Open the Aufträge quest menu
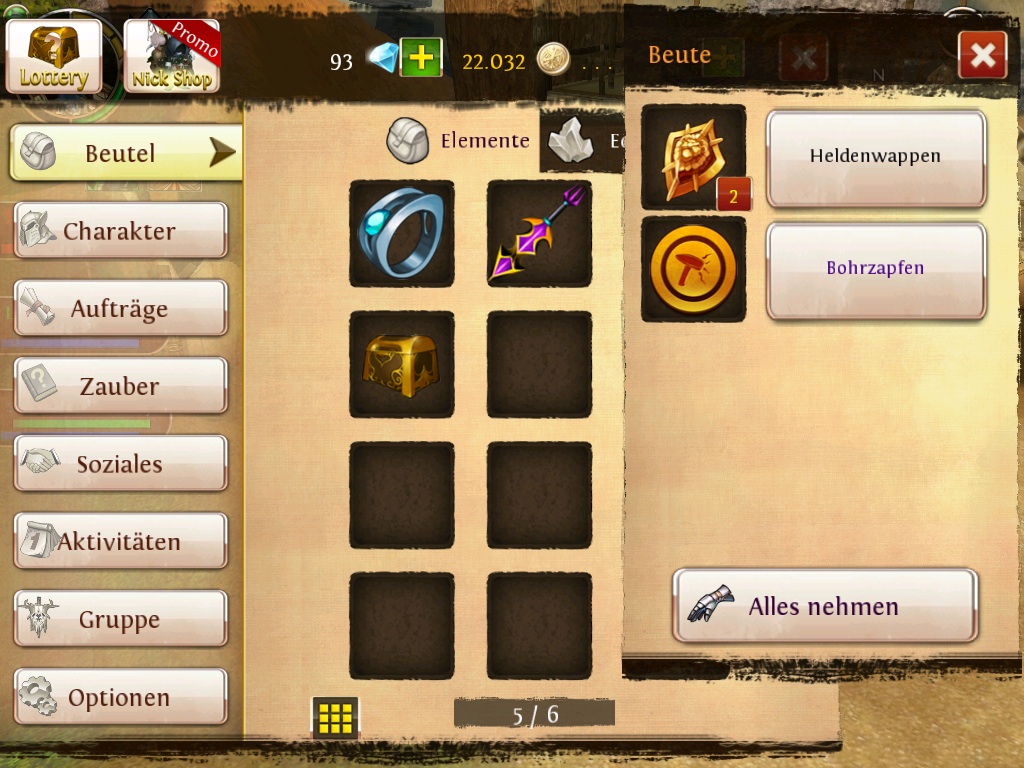The height and width of the screenshot is (768, 1024). 120,309
